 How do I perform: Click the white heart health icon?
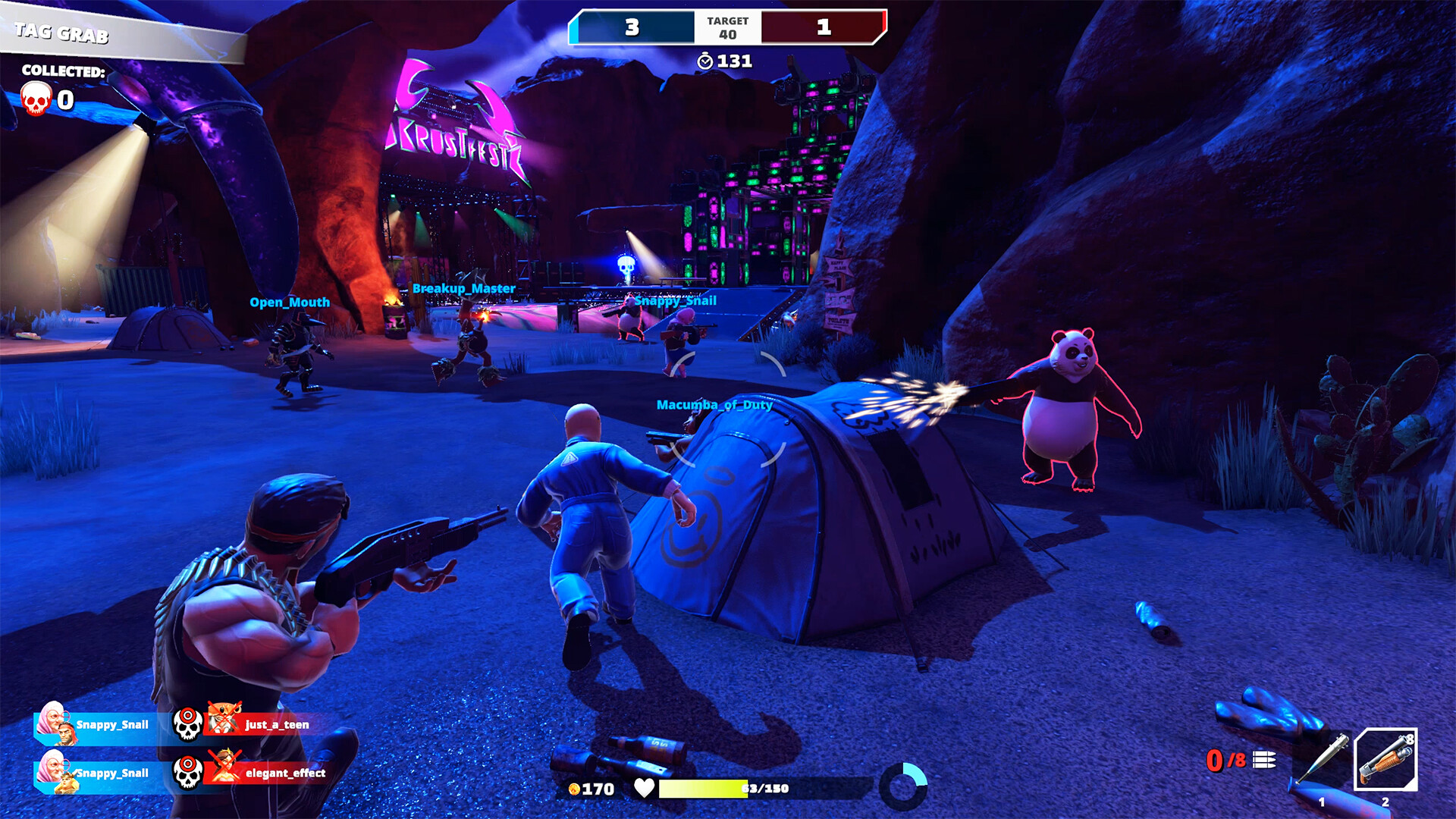point(644,789)
